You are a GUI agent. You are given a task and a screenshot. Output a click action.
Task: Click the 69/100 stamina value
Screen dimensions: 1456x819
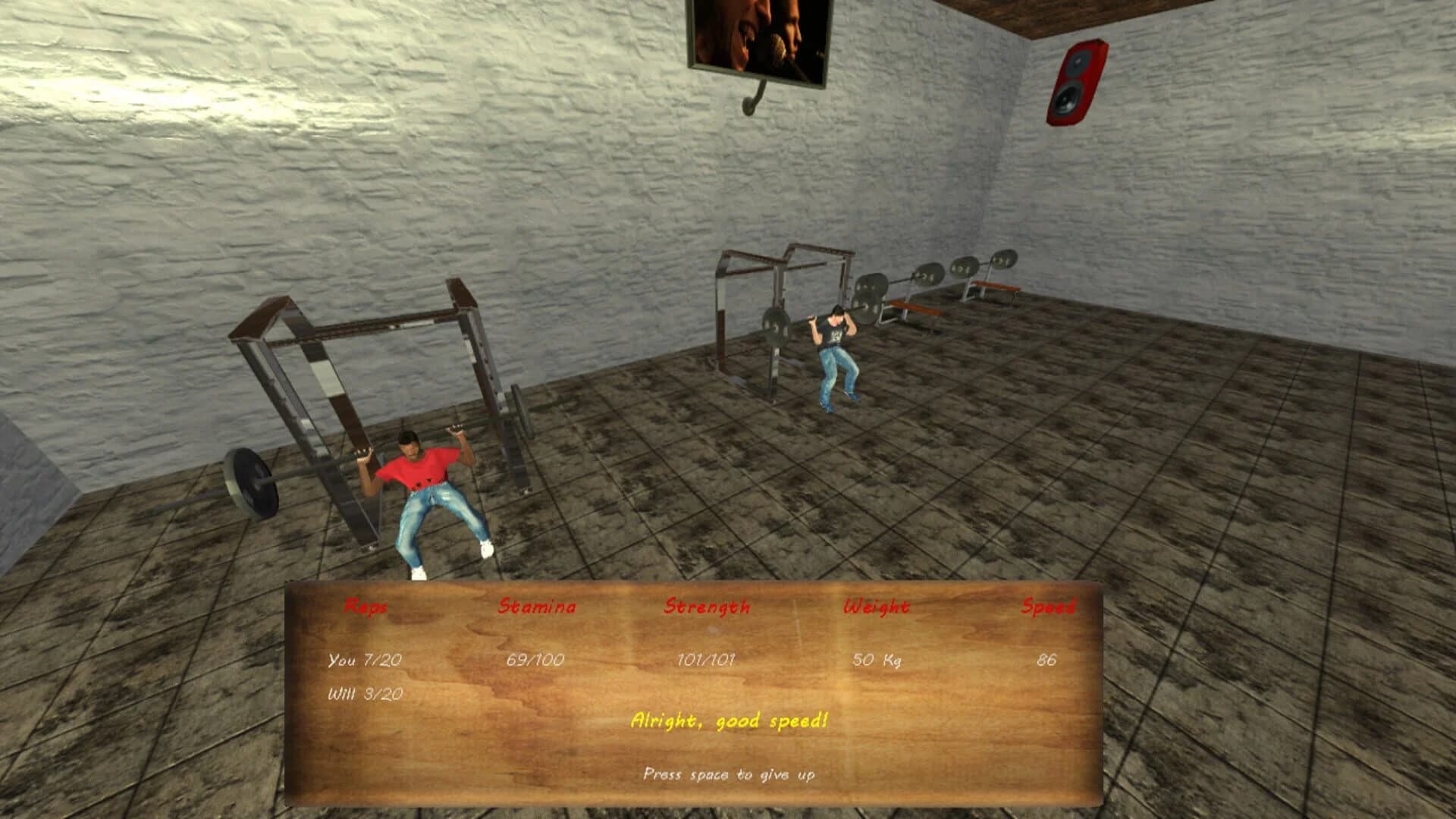[x=536, y=660]
